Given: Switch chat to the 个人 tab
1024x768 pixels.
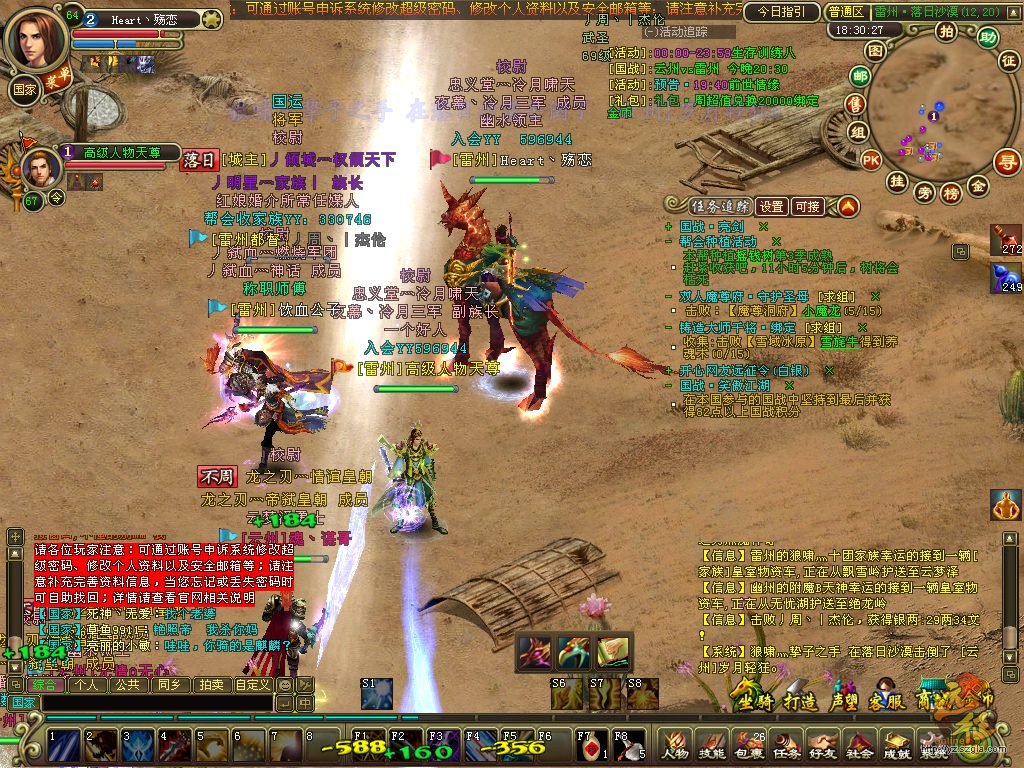Looking at the screenshot, I should [87, 685].
